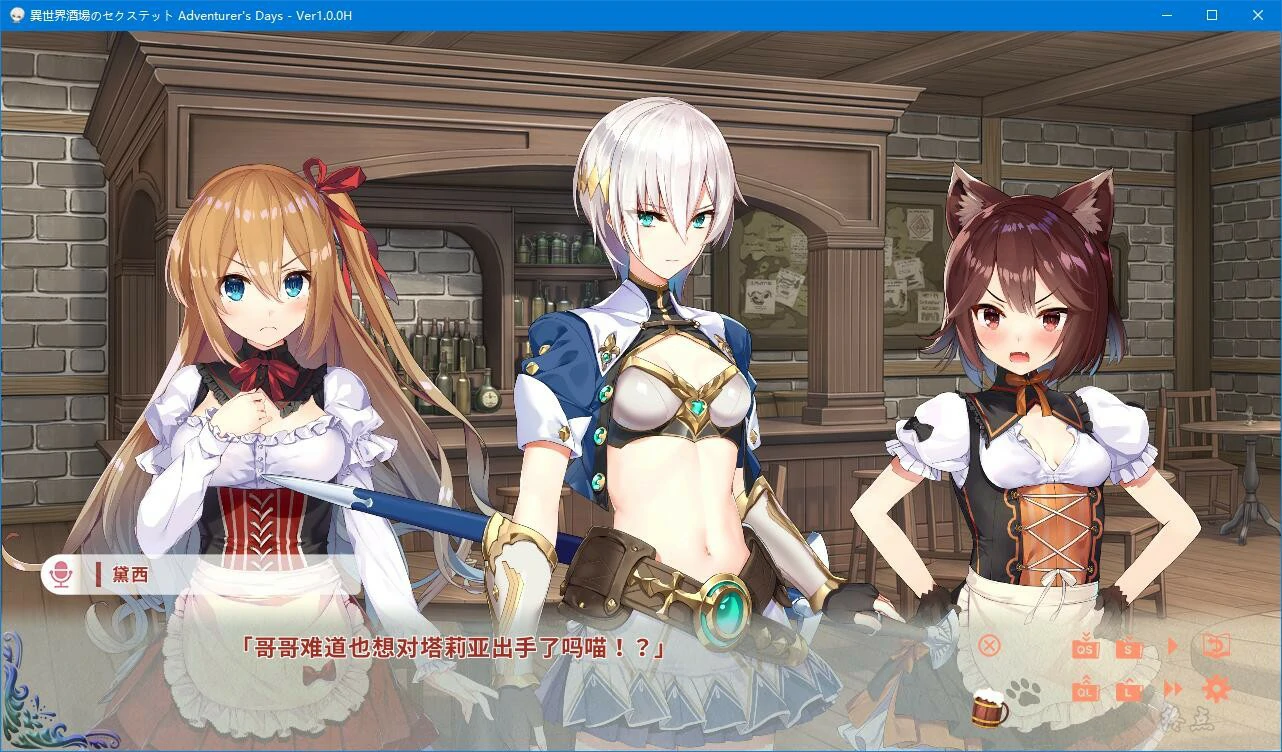Open the settings with the gear icon
This screenshot has width=1282, height=752.
tap(1215, 688)
